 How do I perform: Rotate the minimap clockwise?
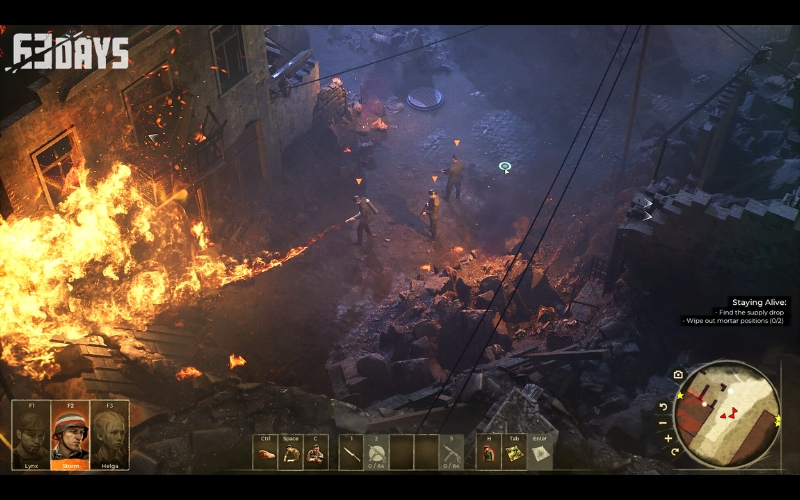point(676,452)
